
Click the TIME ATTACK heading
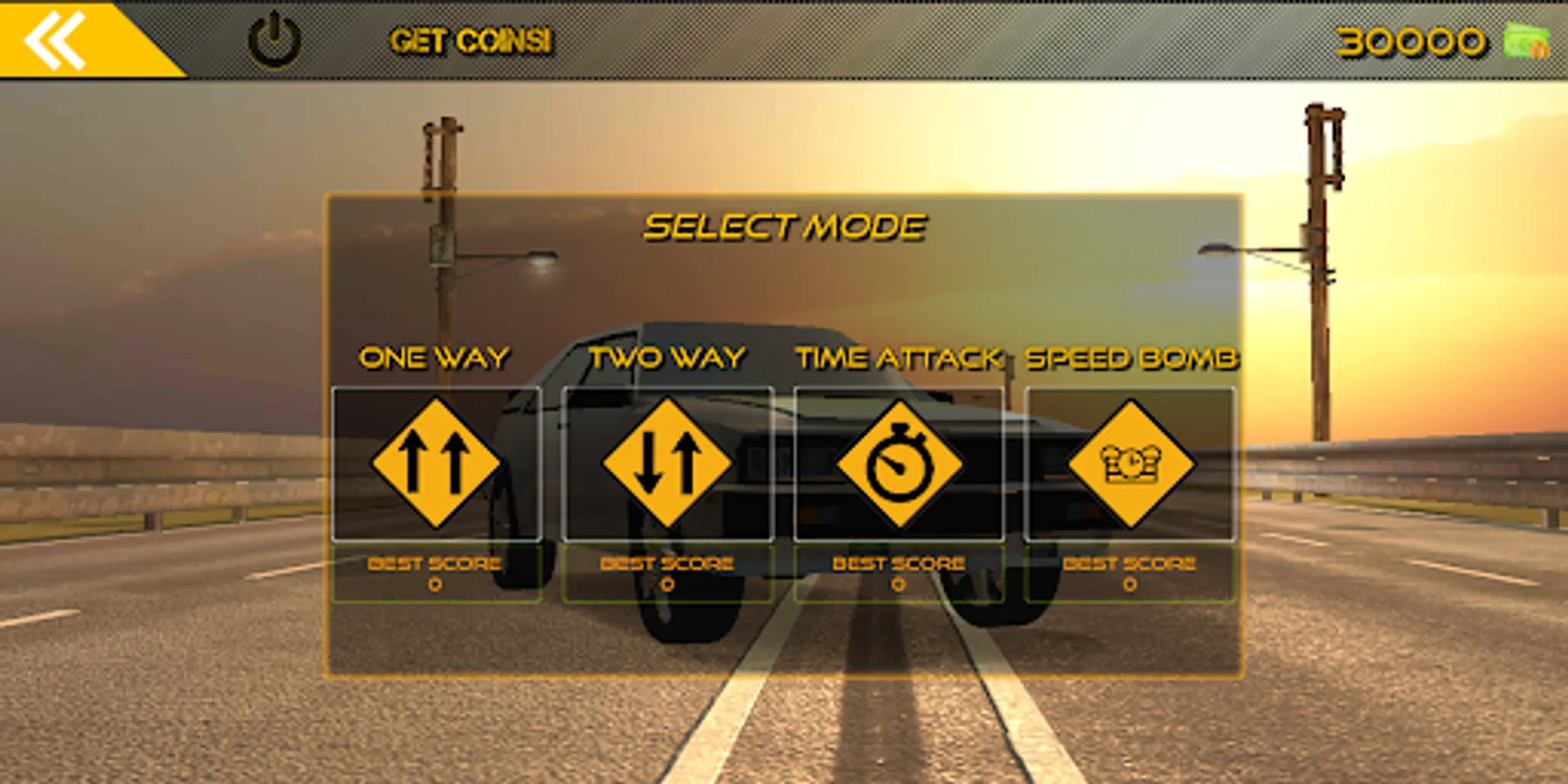pos(898,355)
